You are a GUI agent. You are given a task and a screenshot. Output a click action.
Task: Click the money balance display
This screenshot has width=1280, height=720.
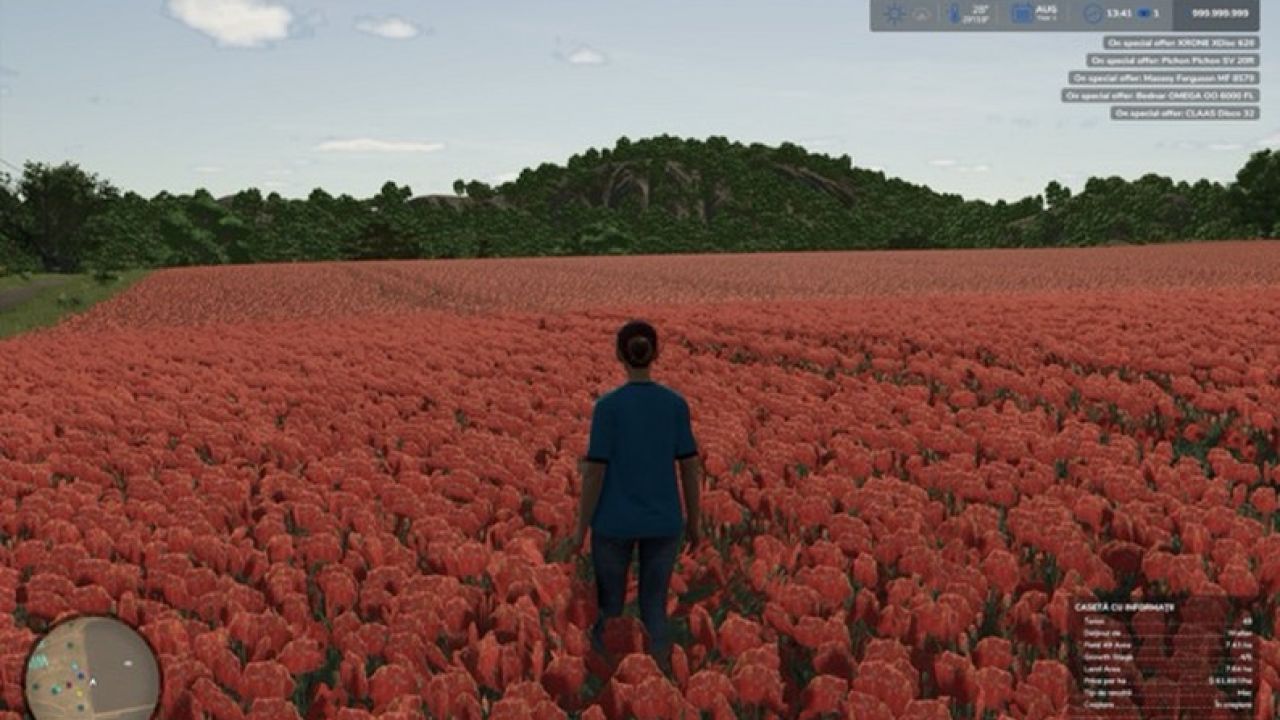point(1220,14)
